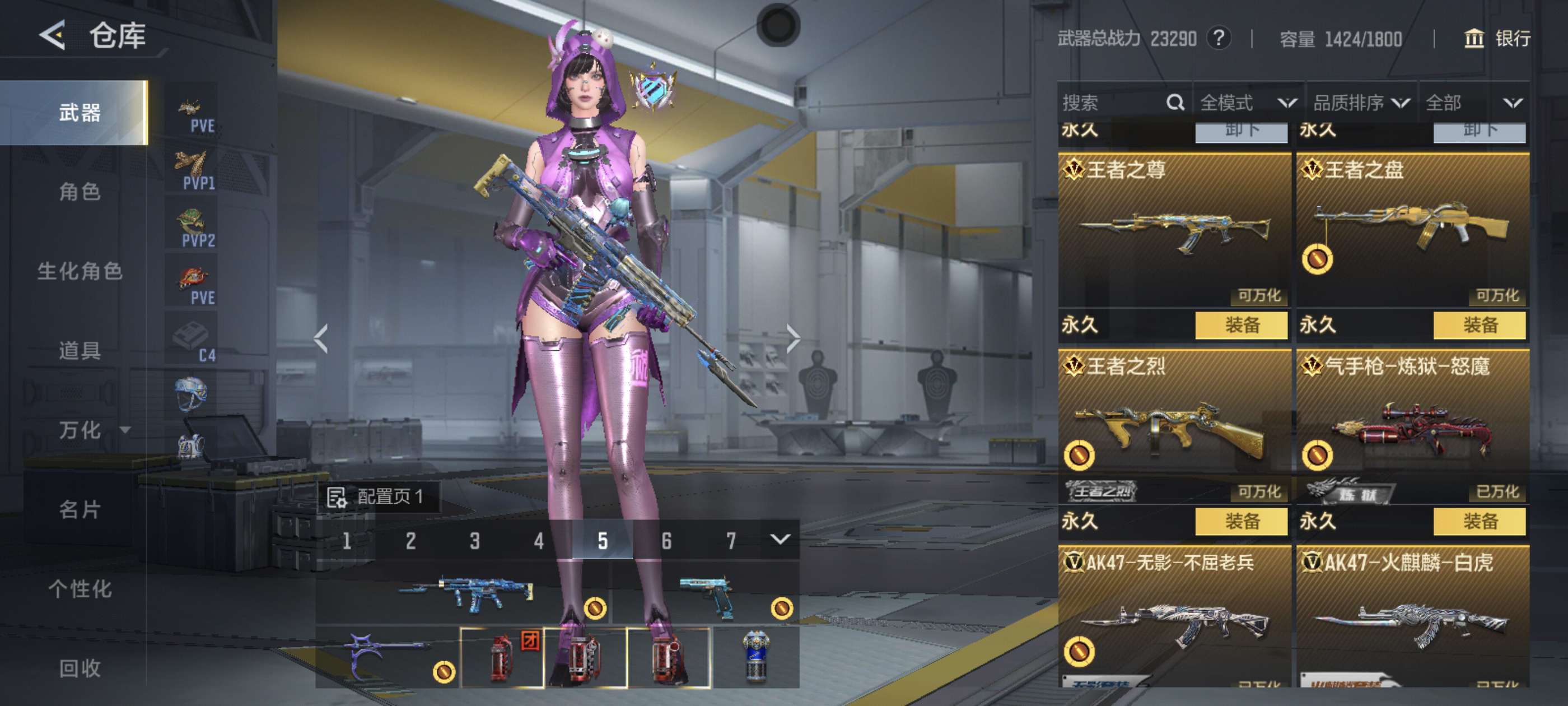The width and height of the screenshot is (1568, 706).
Task: Switch to the 个性化 category
Action: click(x=80, y=589)
